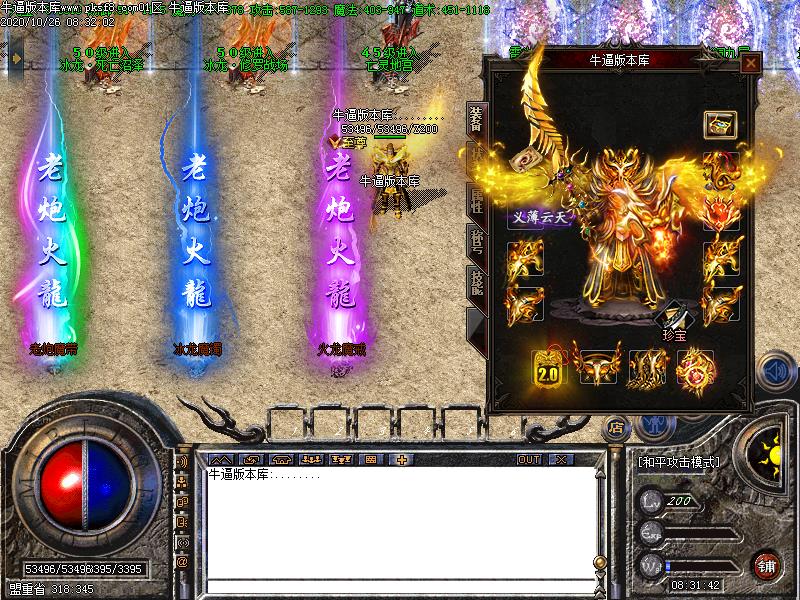Switch to the 装备 equipment tab
Image resolution: width=800 pixels, height=600 pixels.
[476, 122]
